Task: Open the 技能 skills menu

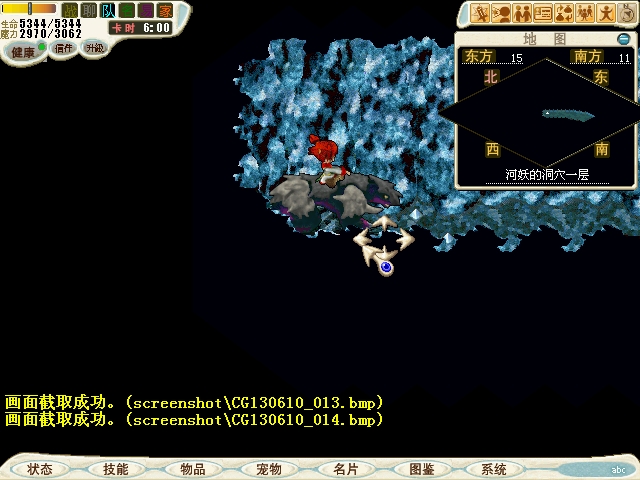Action: 115,468
